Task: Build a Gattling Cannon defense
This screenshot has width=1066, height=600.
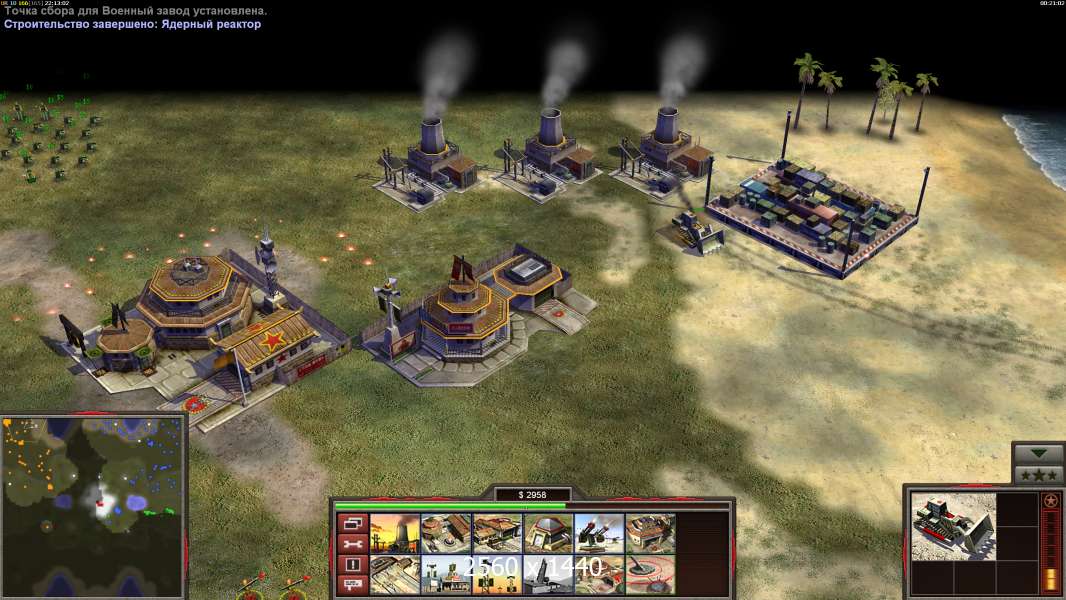Action: [599, 534]
